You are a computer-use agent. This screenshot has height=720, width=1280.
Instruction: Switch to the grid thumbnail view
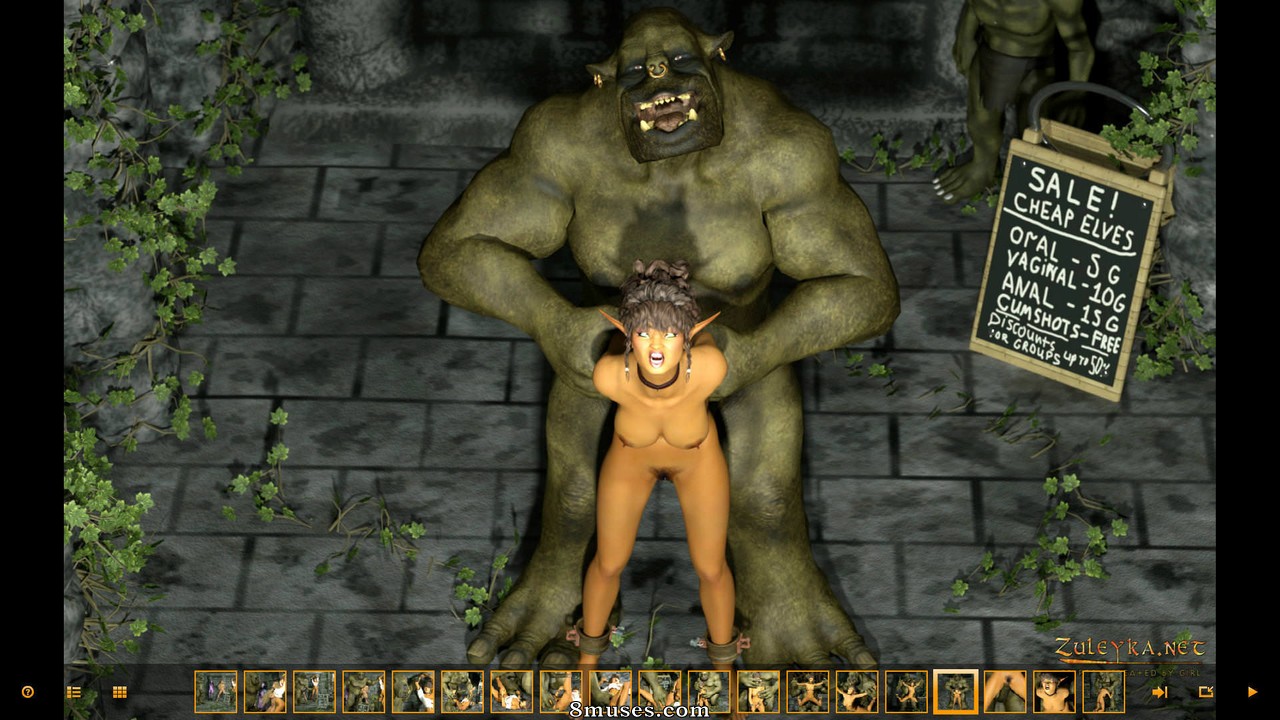120,692
